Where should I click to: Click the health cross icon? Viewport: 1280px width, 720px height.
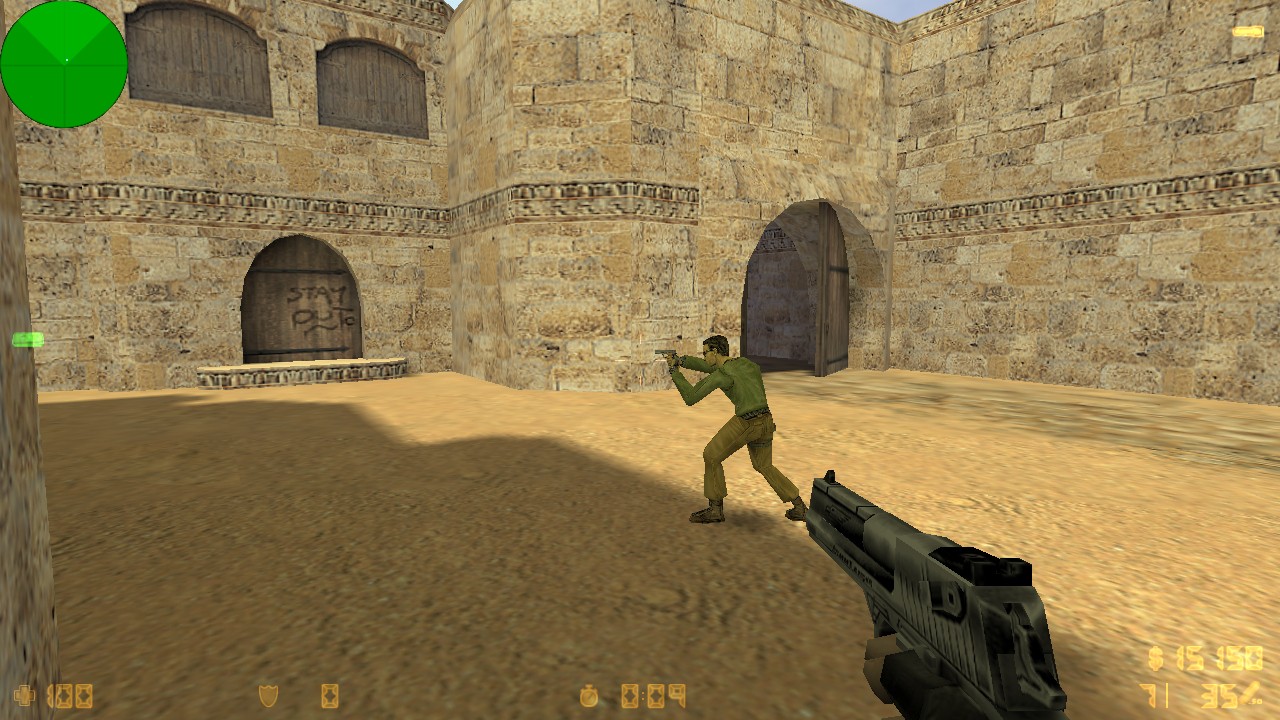[x=22, y=694]
